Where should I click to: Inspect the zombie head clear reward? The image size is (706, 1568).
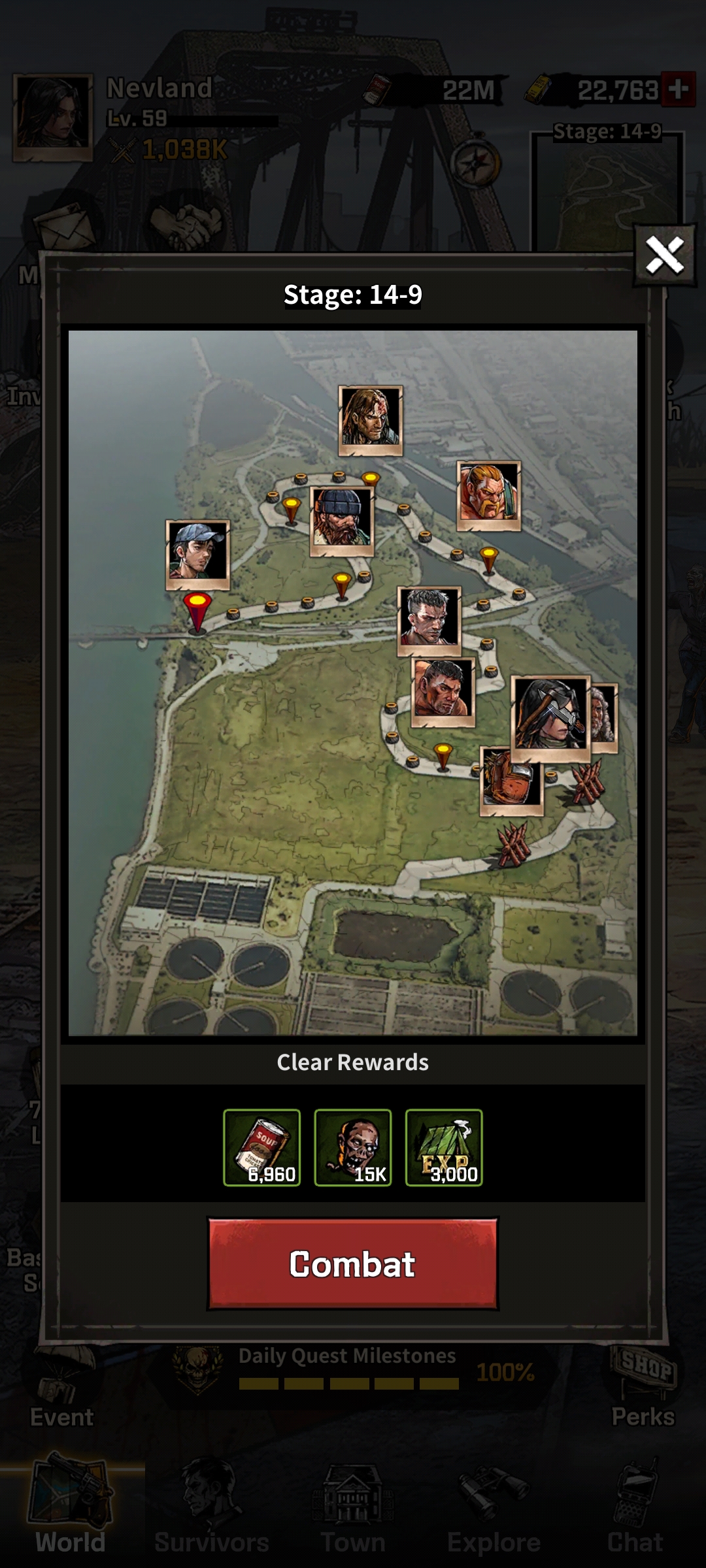pos(353,1147)
